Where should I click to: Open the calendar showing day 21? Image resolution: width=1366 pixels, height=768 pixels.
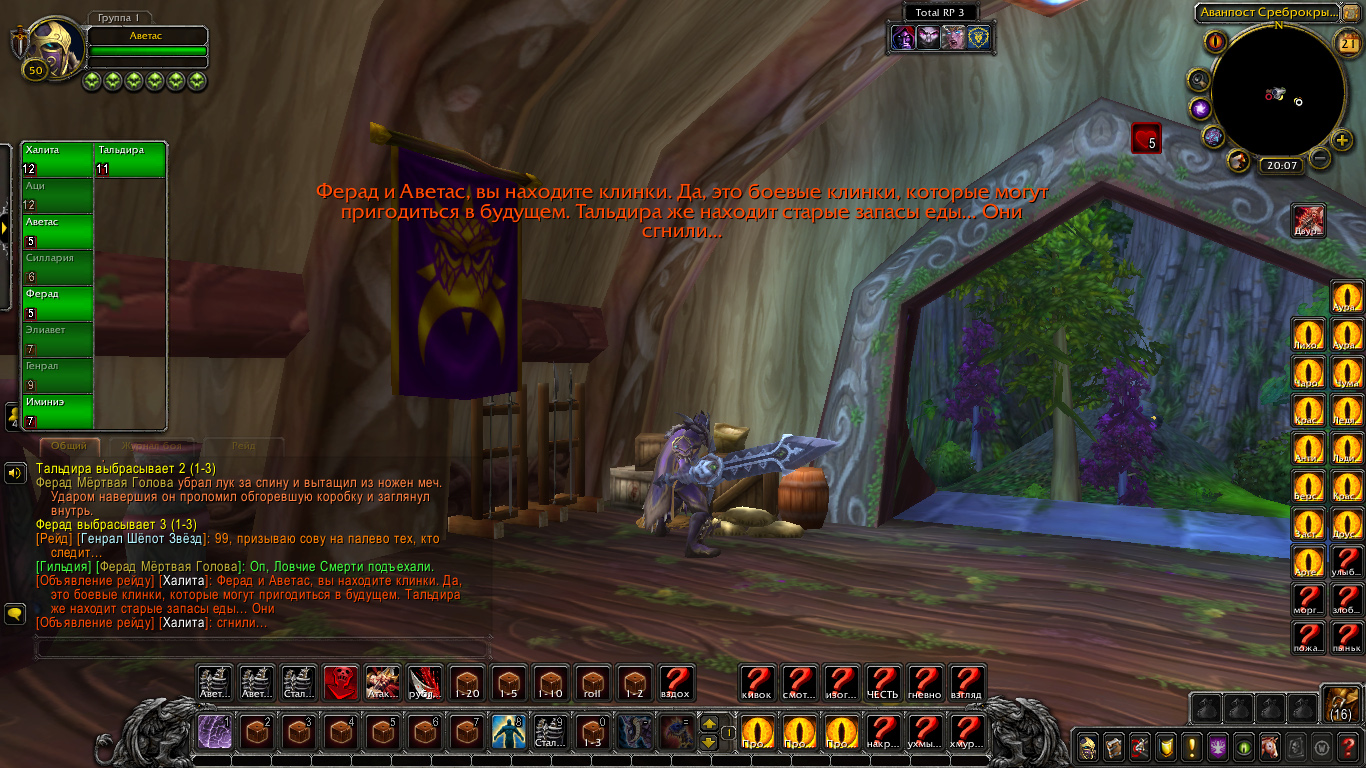click(1346, 41)
